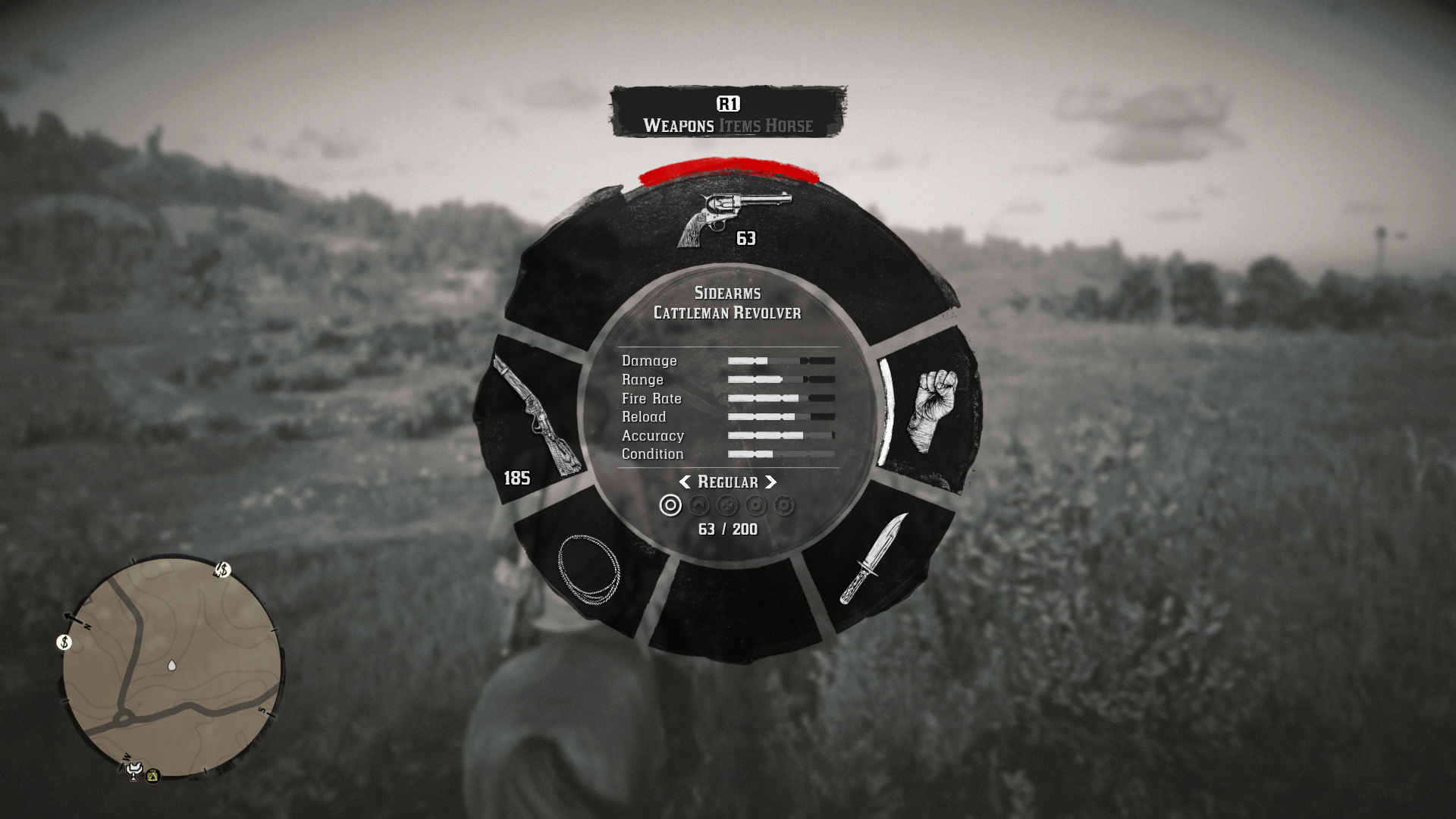Equip the hunting knife slot
This screenshot has height=819, width=1456.
(873, 559)
